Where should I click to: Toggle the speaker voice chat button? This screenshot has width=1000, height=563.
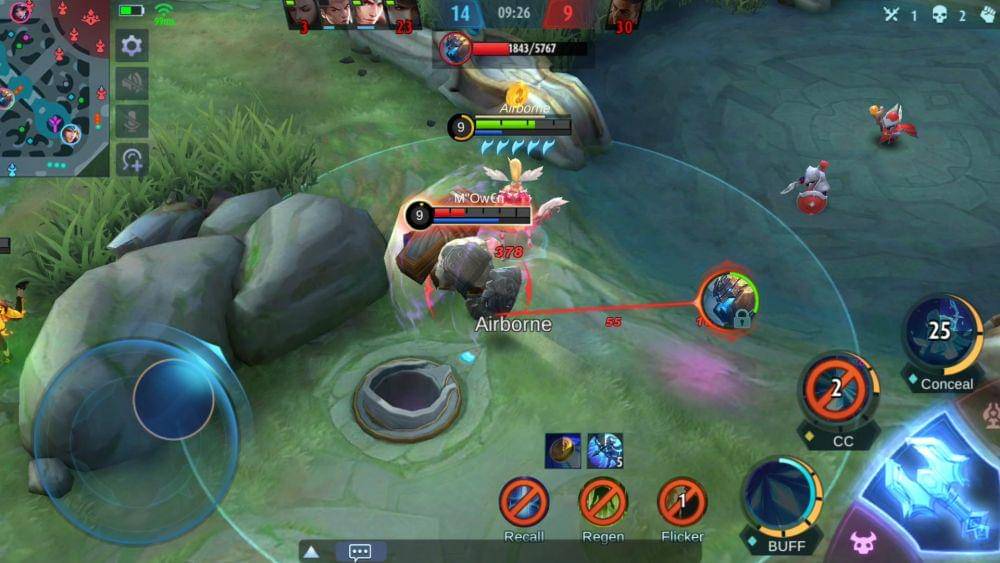point(132,83)
